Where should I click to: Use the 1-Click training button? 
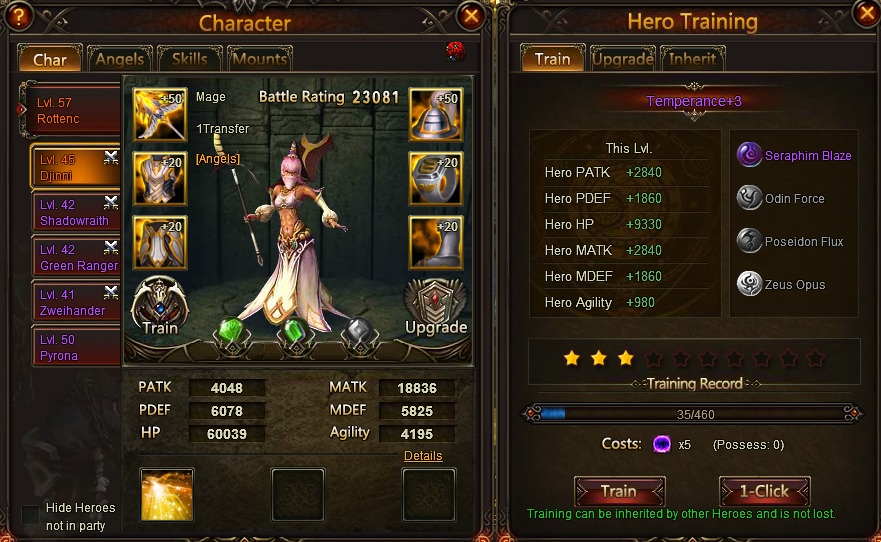tap(764, 491)
